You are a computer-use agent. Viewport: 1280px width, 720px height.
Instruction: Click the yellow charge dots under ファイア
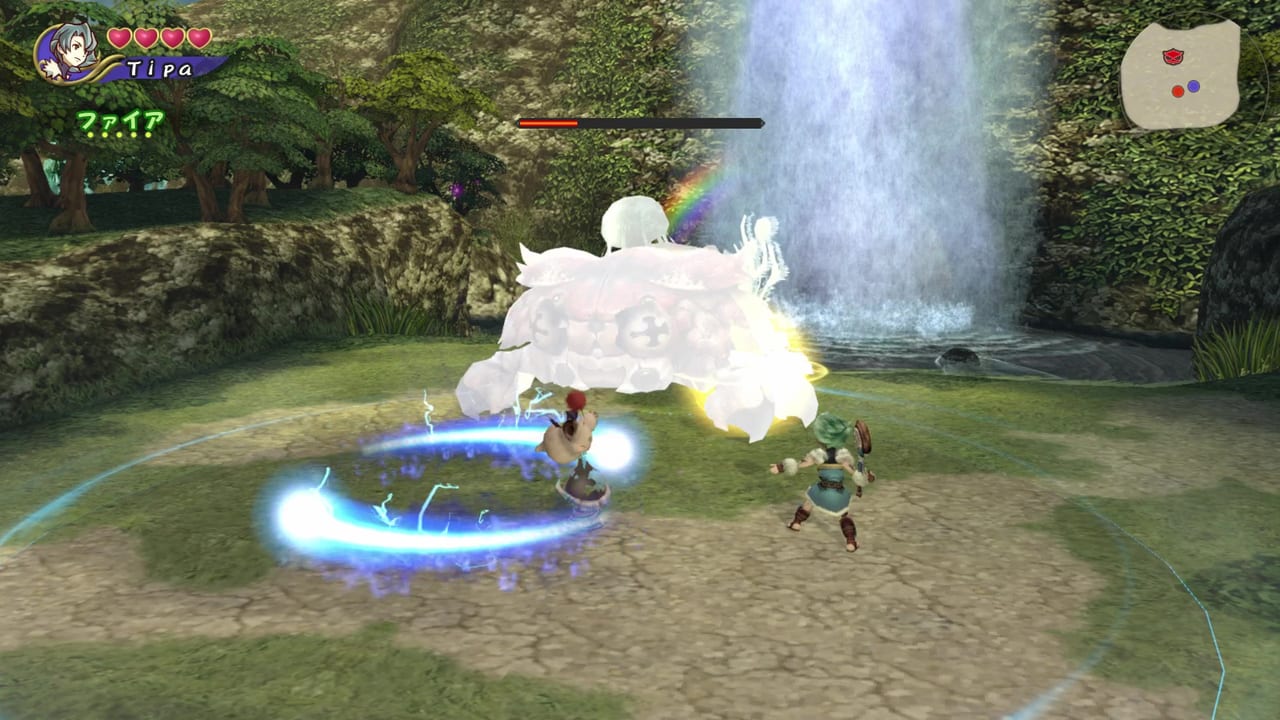coord(118,135)
